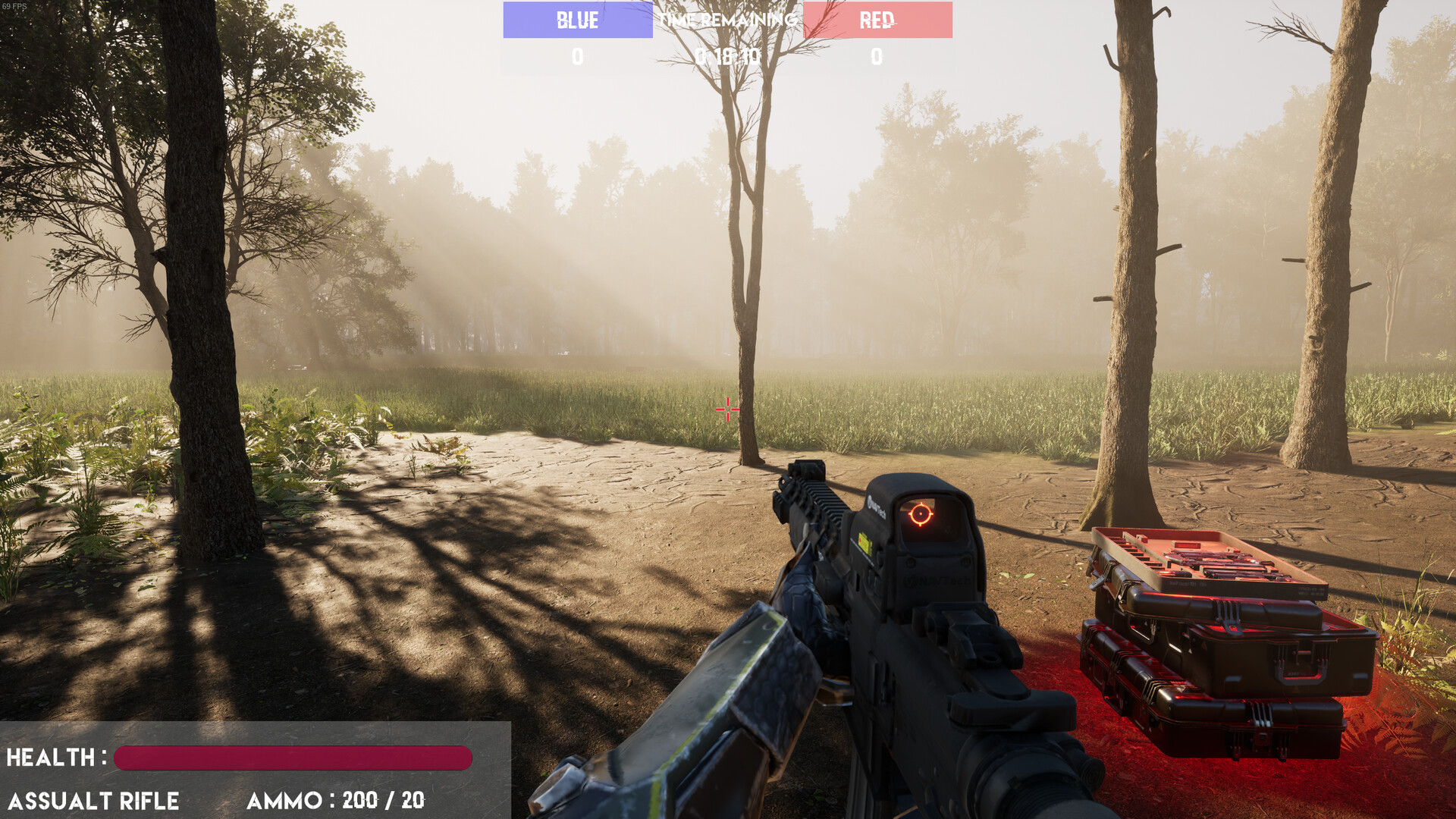Click the red holographic sight reticle
The width and height of the screenshot is (1456, 819).
[922, 515]
